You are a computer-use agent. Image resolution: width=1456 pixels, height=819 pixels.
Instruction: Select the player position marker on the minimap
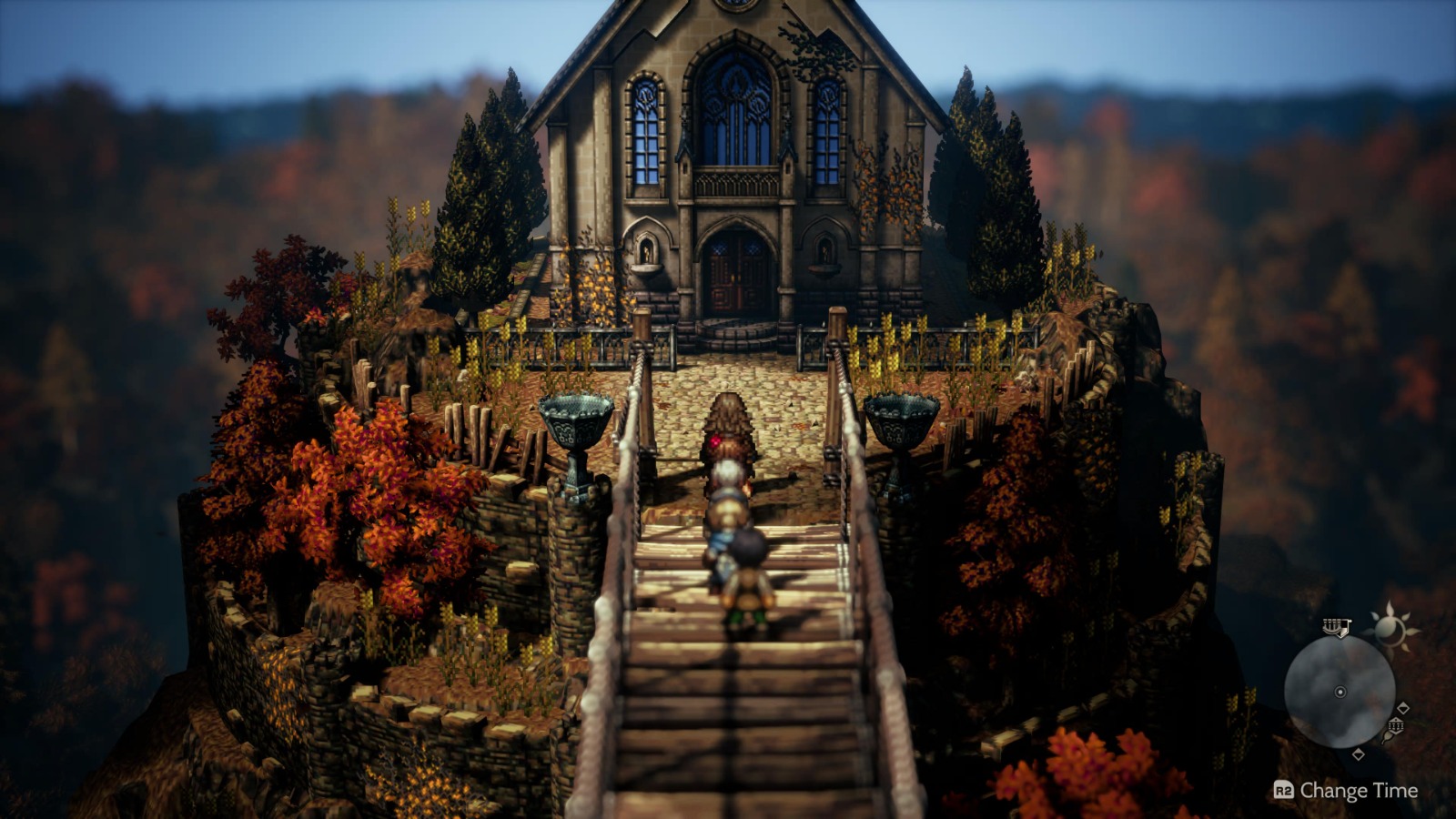pyautogui.click(x=1340, y=693)
